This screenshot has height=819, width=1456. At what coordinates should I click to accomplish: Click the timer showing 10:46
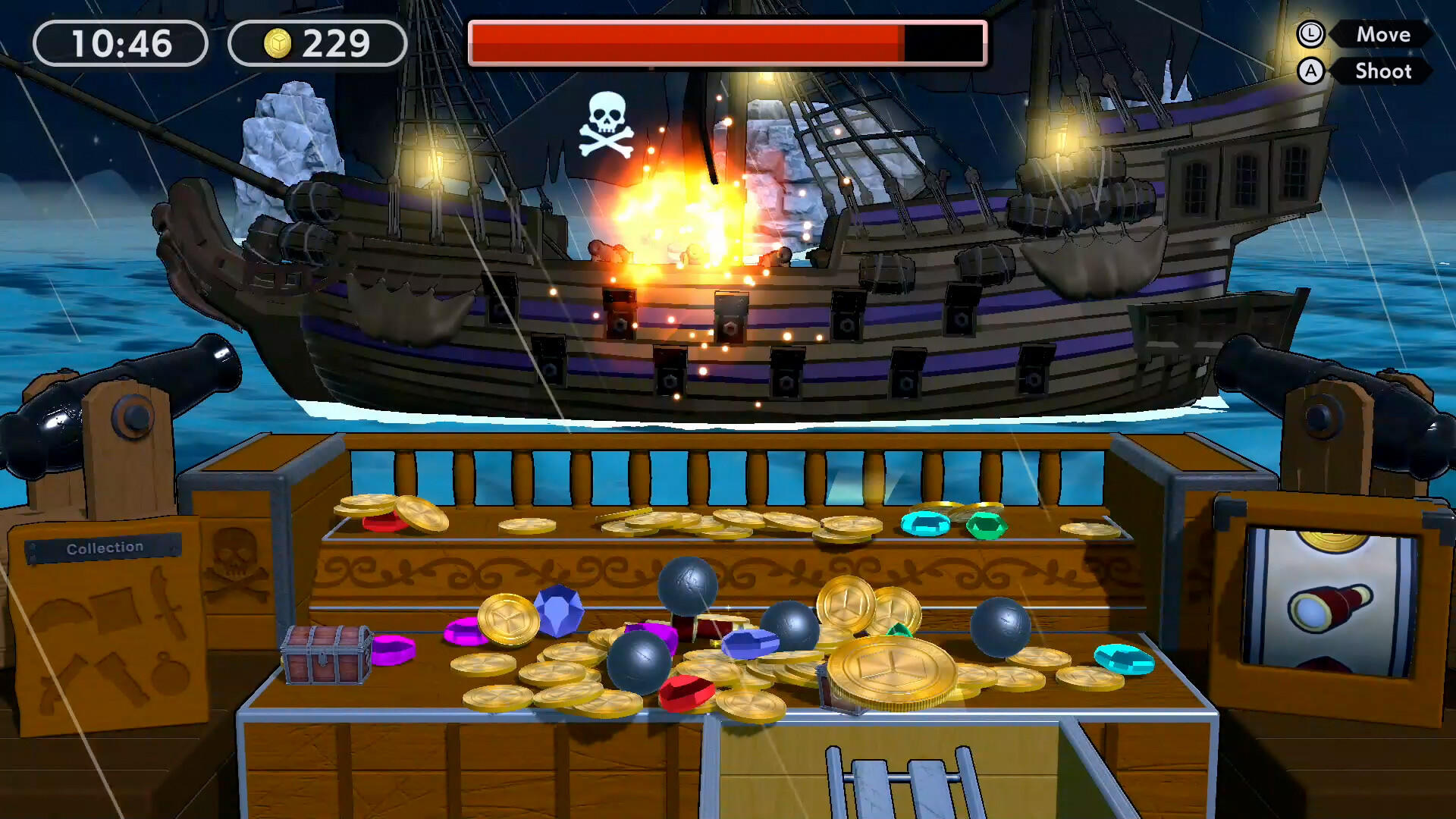tap(121, 41)
